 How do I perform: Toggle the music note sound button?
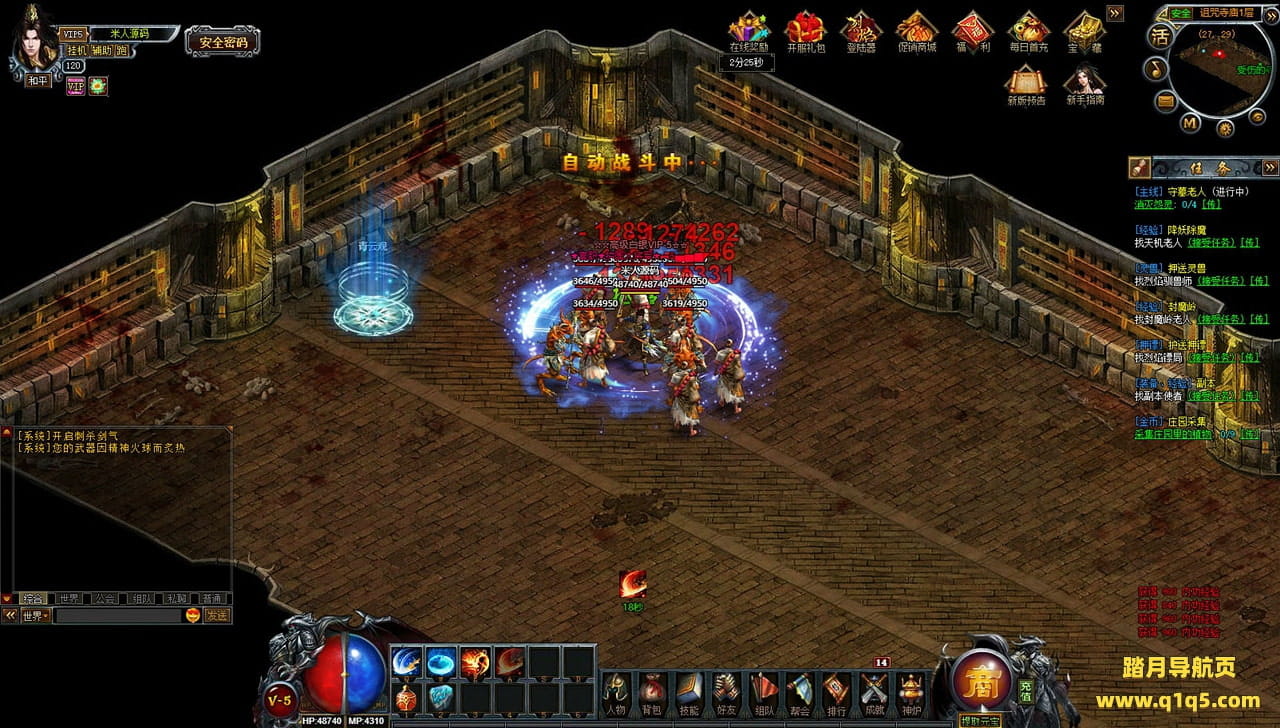click(1158, 68)
